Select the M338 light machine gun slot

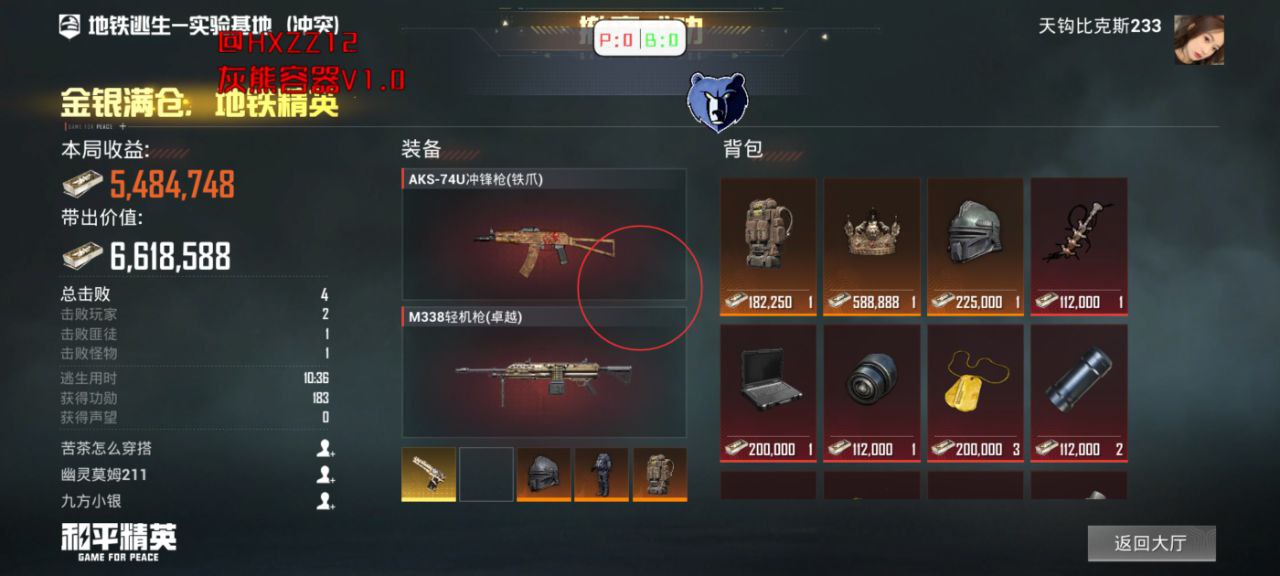point(543,372)
